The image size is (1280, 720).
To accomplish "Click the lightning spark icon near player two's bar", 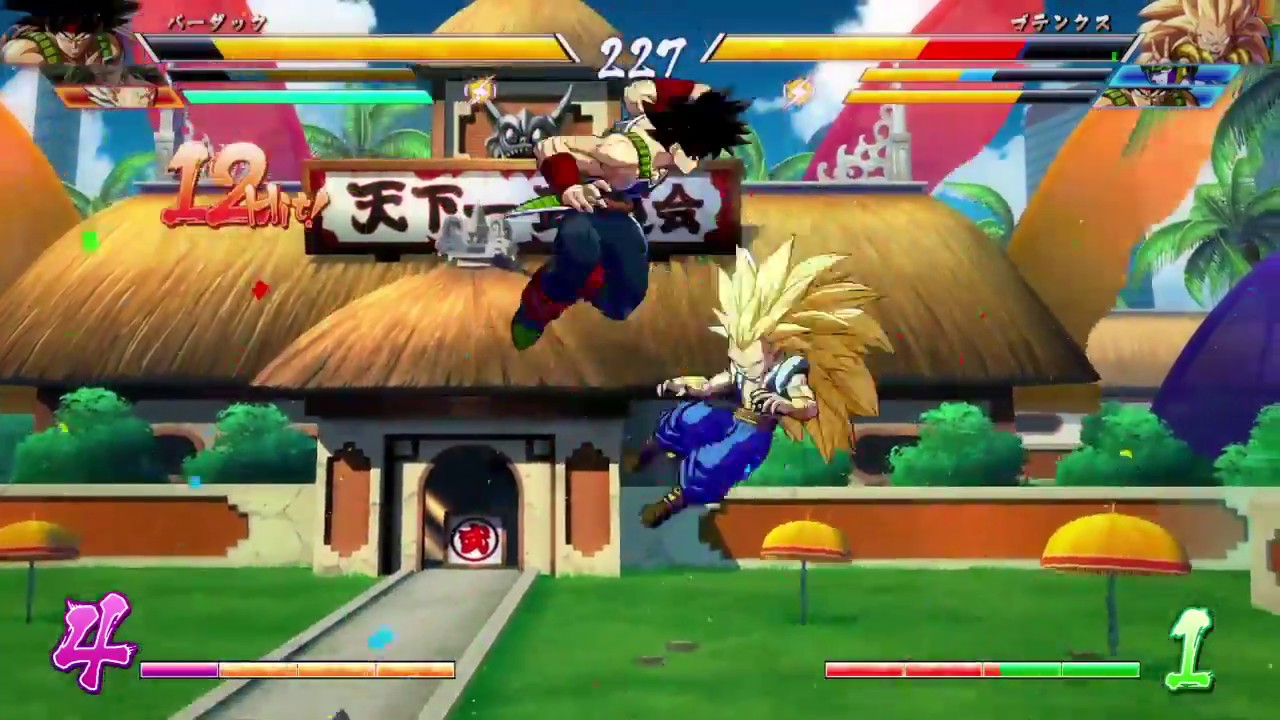I will point(799,90).
